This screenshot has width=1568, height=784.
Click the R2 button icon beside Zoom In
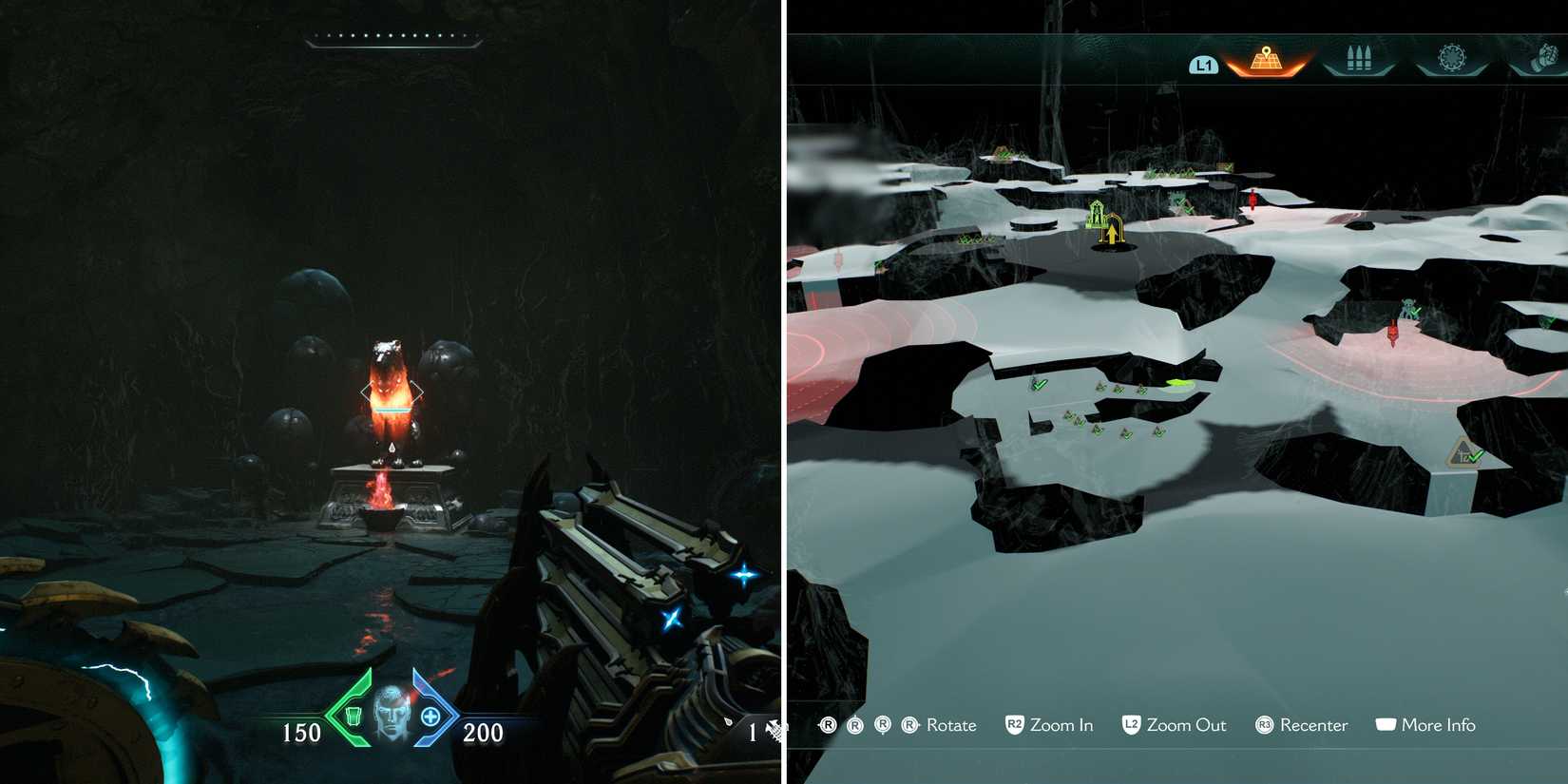pyautogui.click(x=1014, y=725)
